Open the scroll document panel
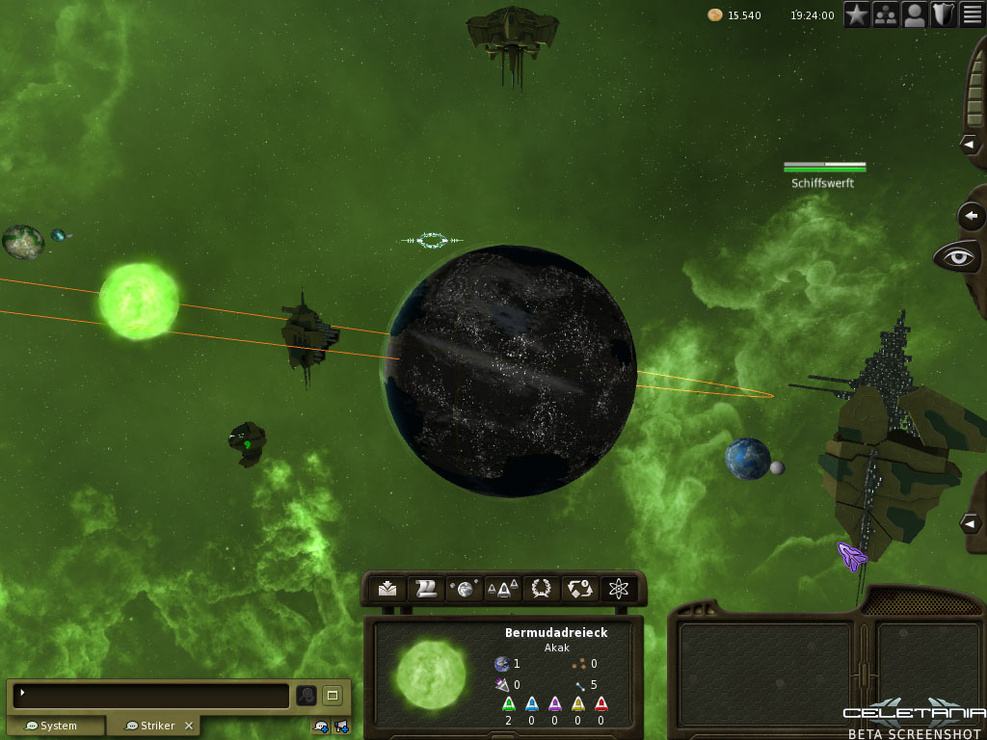This screenshot has height=740, width=987. [426, 589]
